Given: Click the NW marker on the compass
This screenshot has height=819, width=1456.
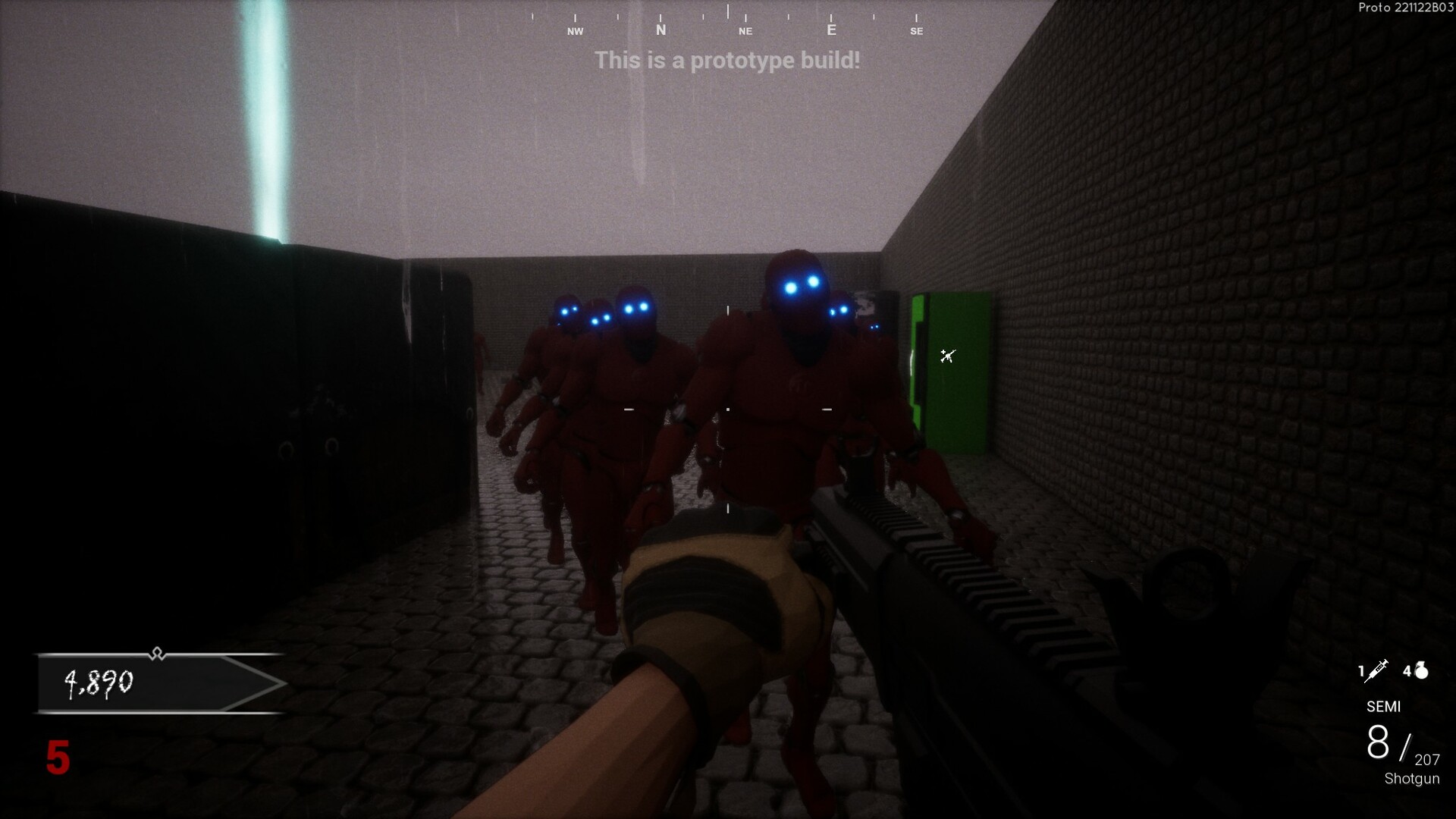Looking at the screenshot, I should (x=575, y=31).
